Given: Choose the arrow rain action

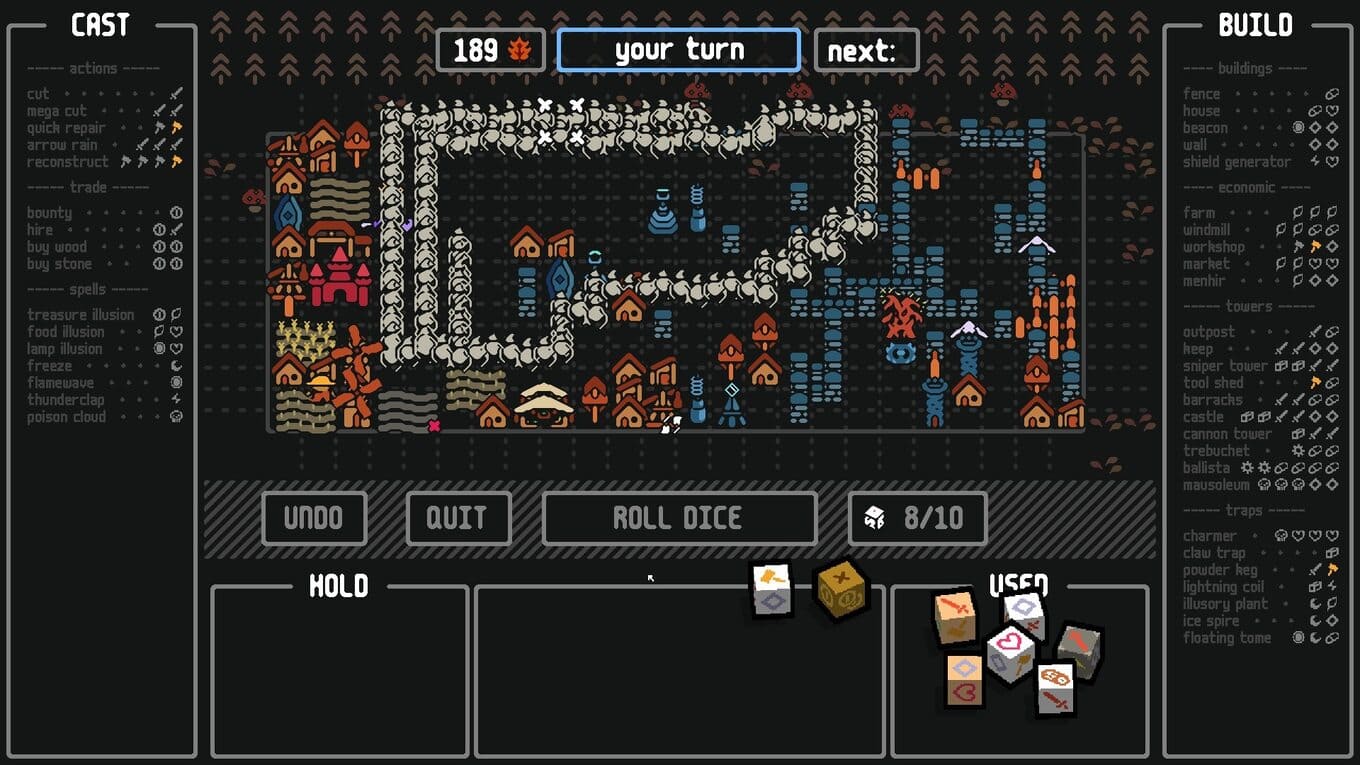Looking at the screenshot, I should [61, 145].
